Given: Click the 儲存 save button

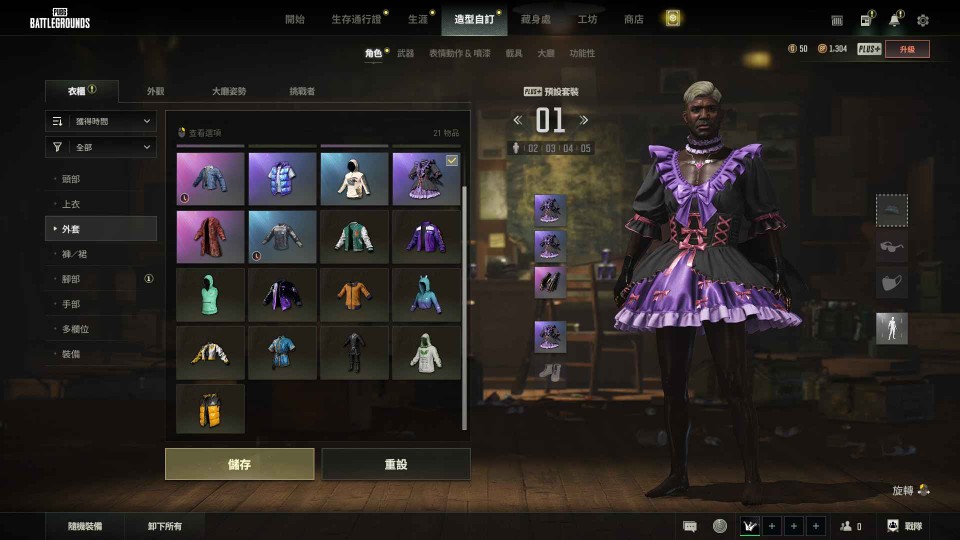Looking at the screenshot, I should click(x=239, y=464).
